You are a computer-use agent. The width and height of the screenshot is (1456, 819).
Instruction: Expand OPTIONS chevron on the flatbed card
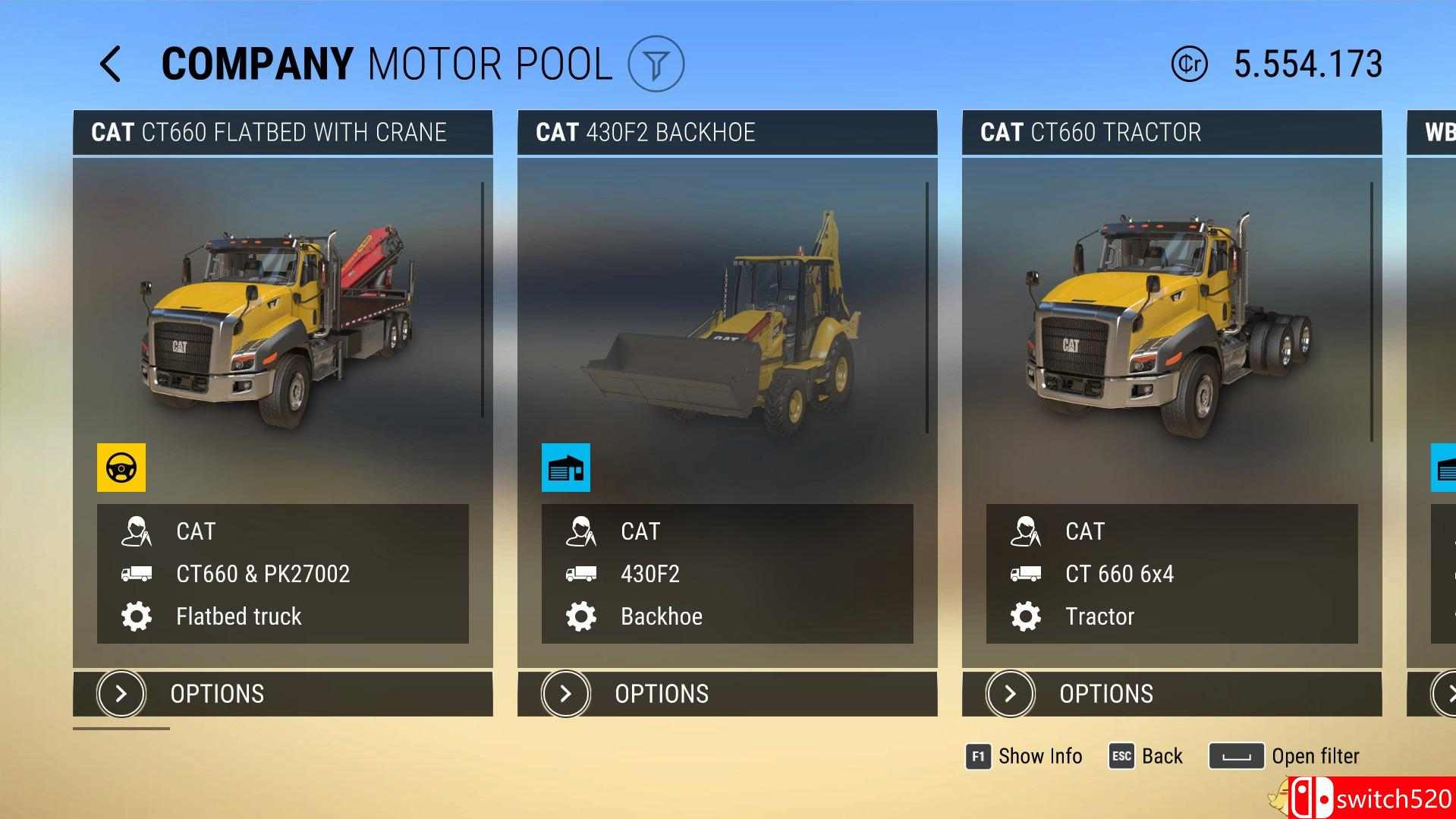(120, 694)
